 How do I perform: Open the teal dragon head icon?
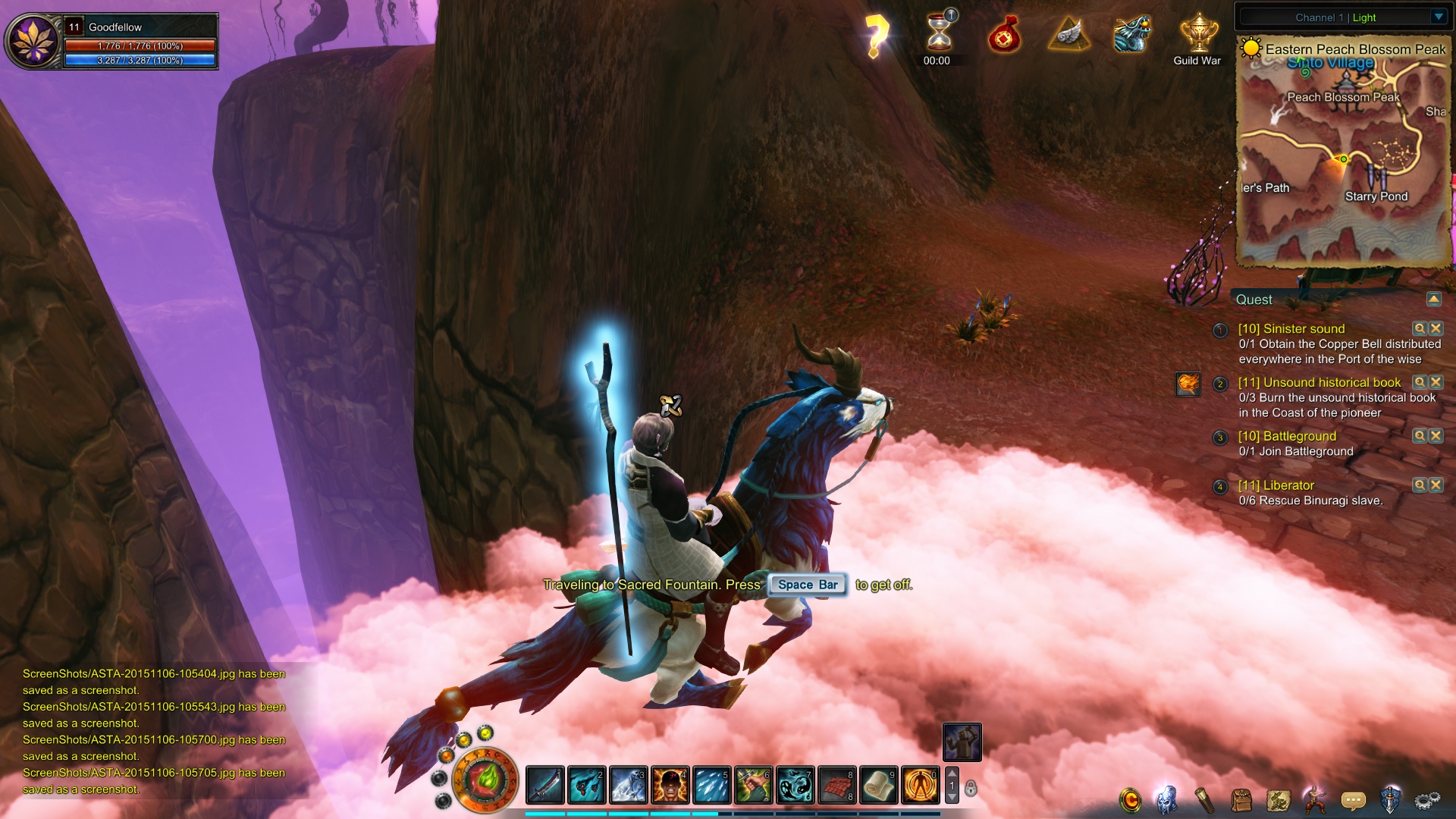1132,34
